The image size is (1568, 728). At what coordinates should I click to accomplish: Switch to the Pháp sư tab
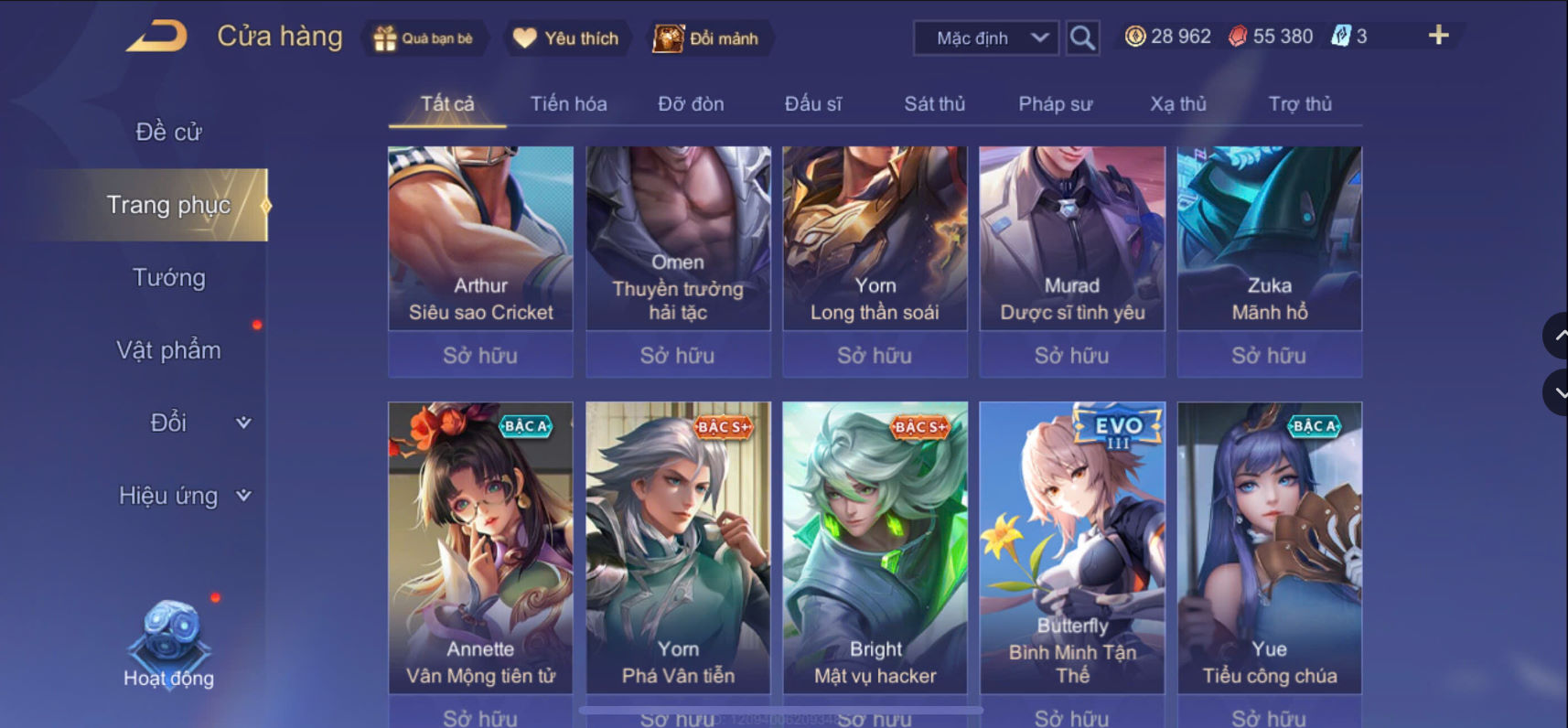[x=1057, y=103]
